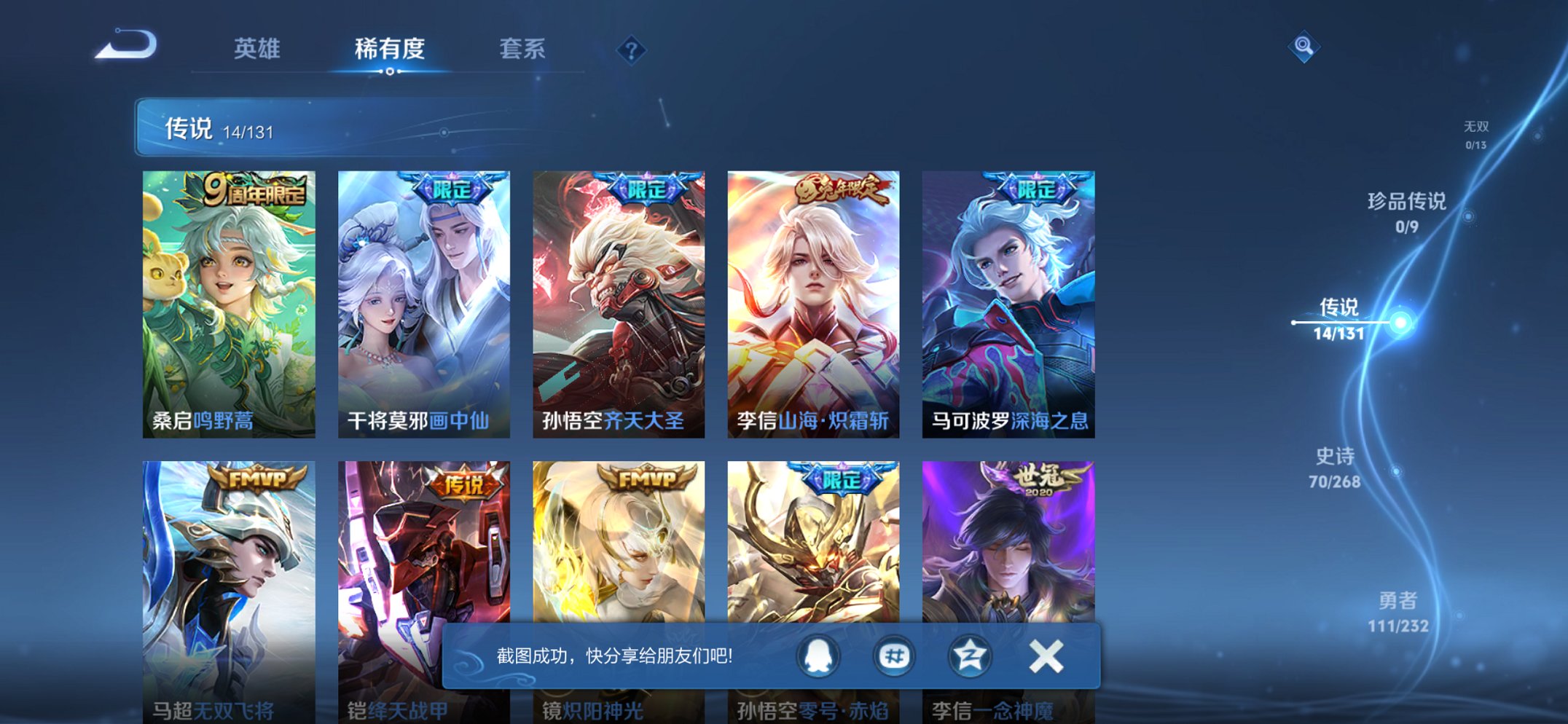1568x724 pixels.
Task: Click the help question mark icon
Action: (x=631, y=50)
